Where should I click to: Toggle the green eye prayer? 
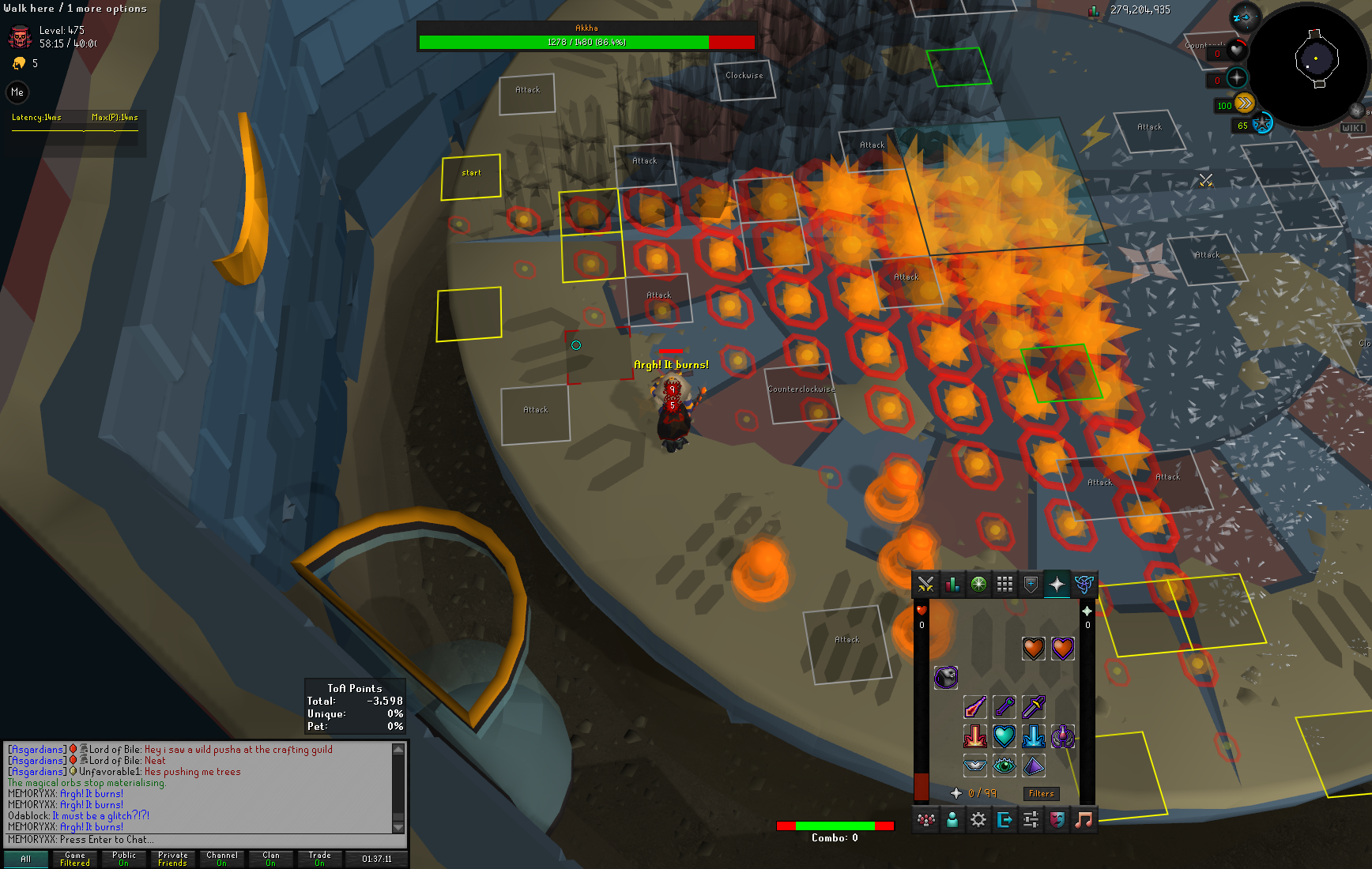[x=1004, y=765]
